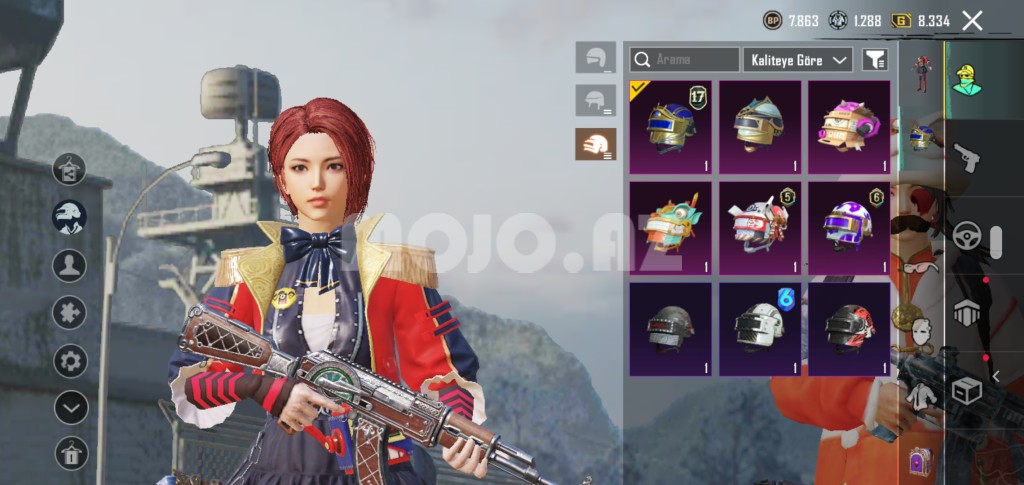Open the filter options funnel button
This screenshot has height=485, width=1024.
pos(875,60)
